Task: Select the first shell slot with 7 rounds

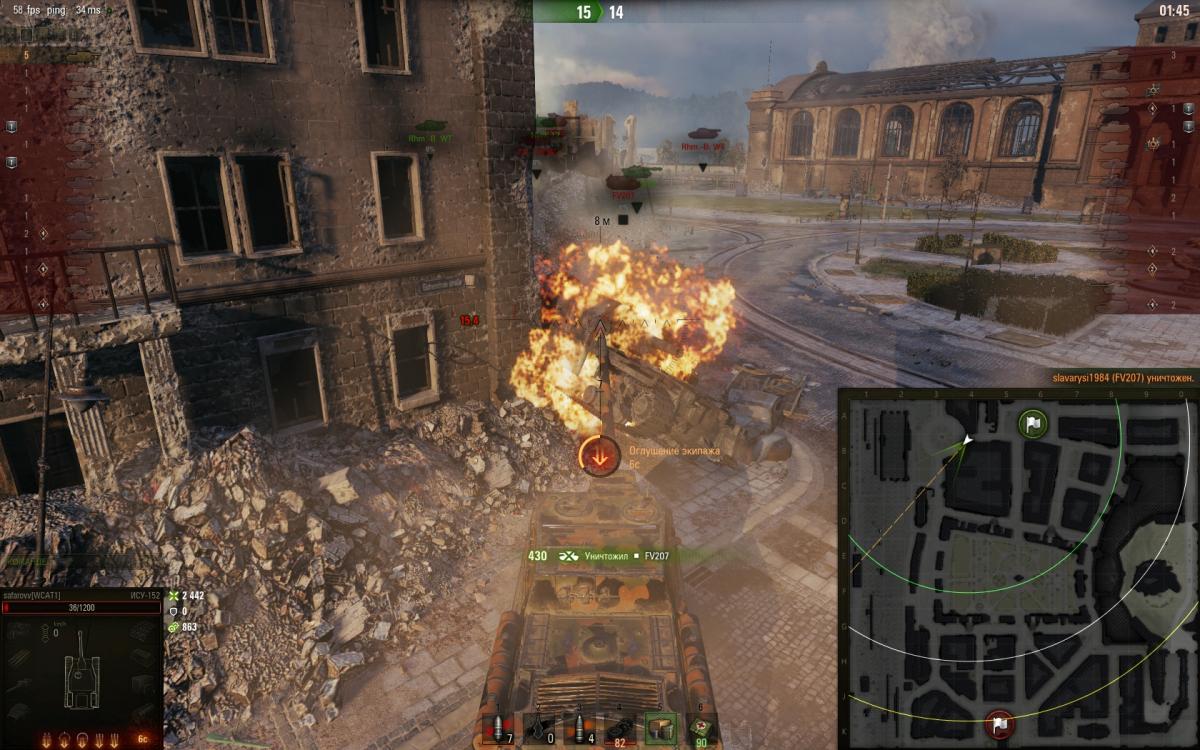Action: click(x=497, y=728)
